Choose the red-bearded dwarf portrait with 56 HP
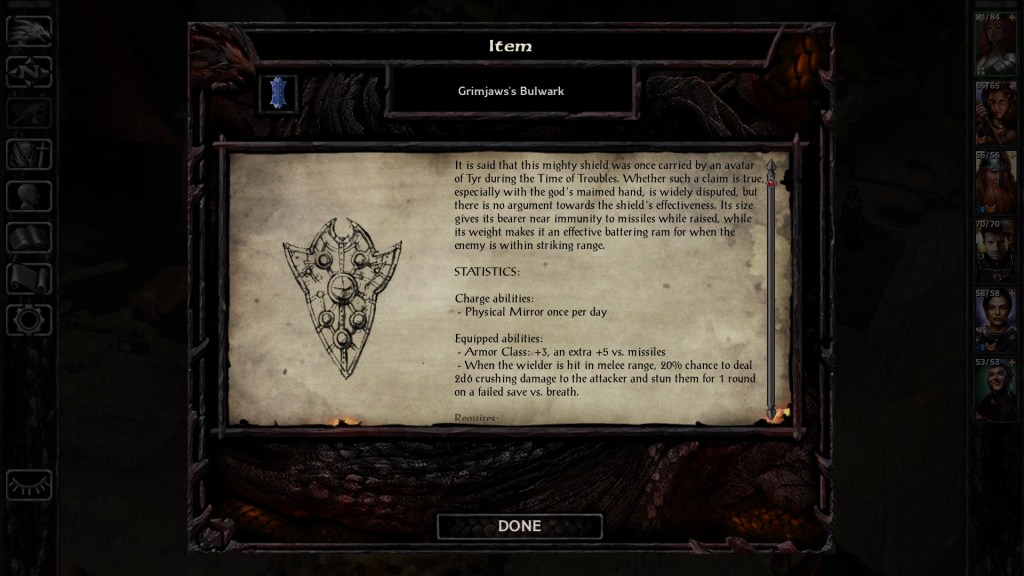The image size is (1024, 576). click(995, 184)
